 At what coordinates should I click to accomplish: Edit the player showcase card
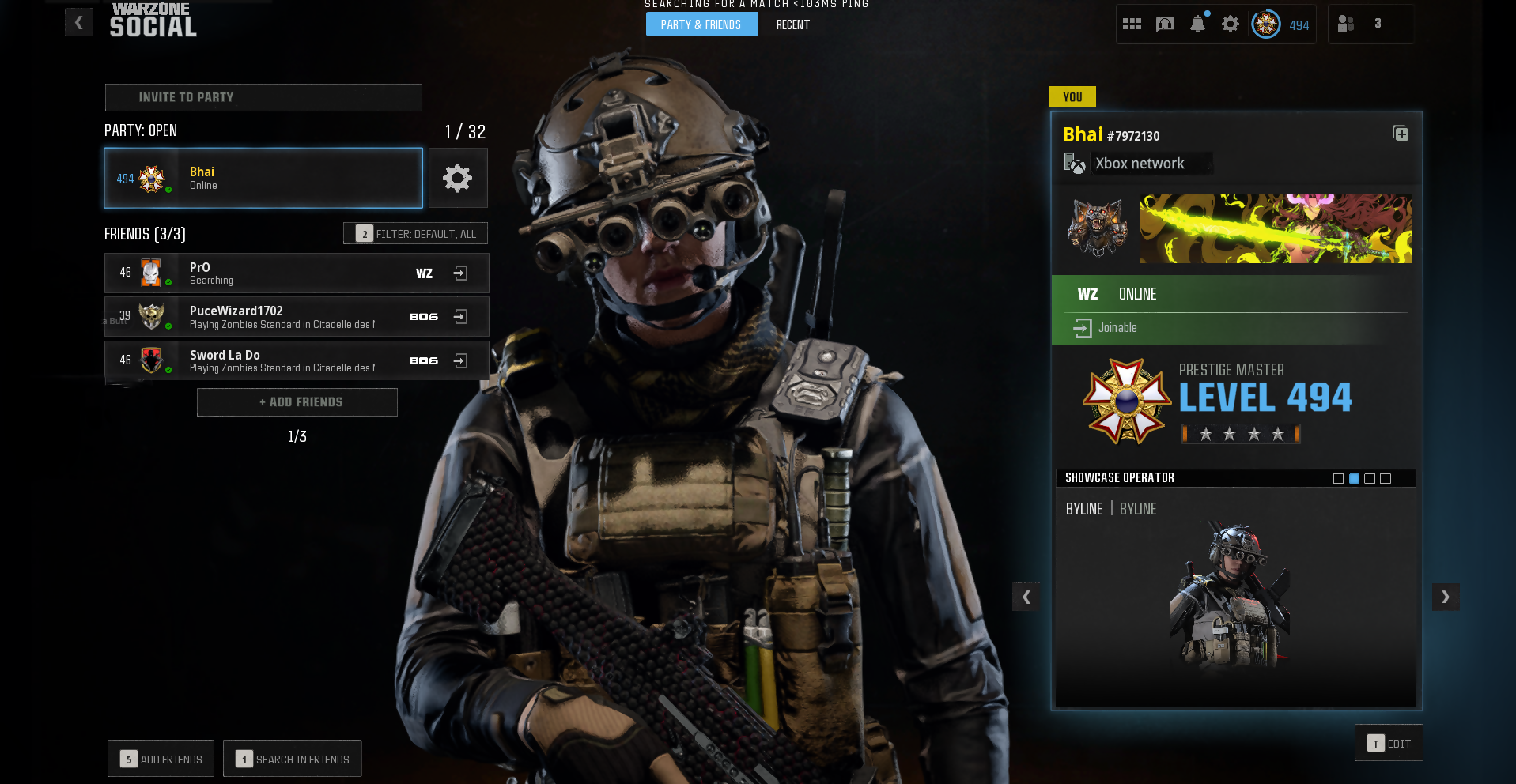(x=1389, y=743)
